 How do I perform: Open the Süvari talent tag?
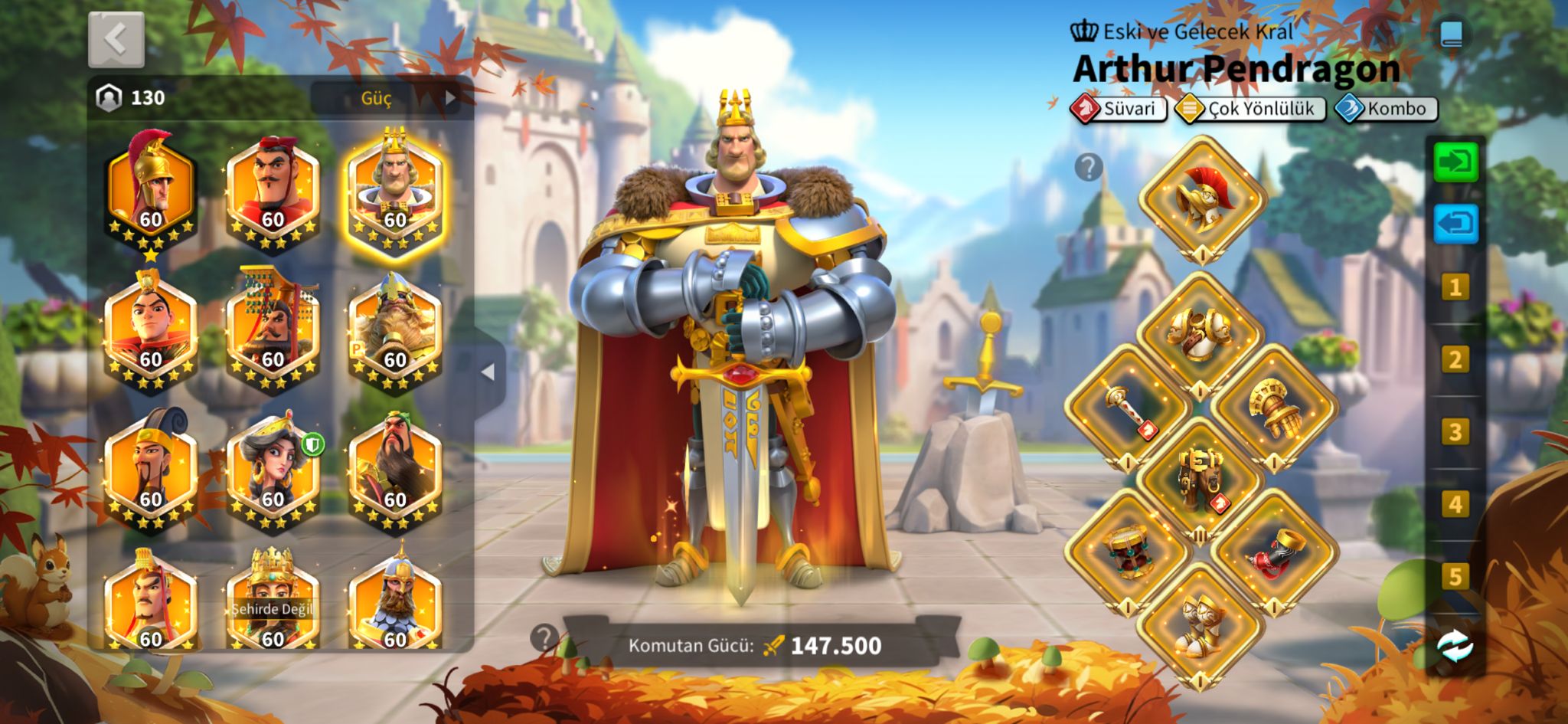click(1119, 109)
